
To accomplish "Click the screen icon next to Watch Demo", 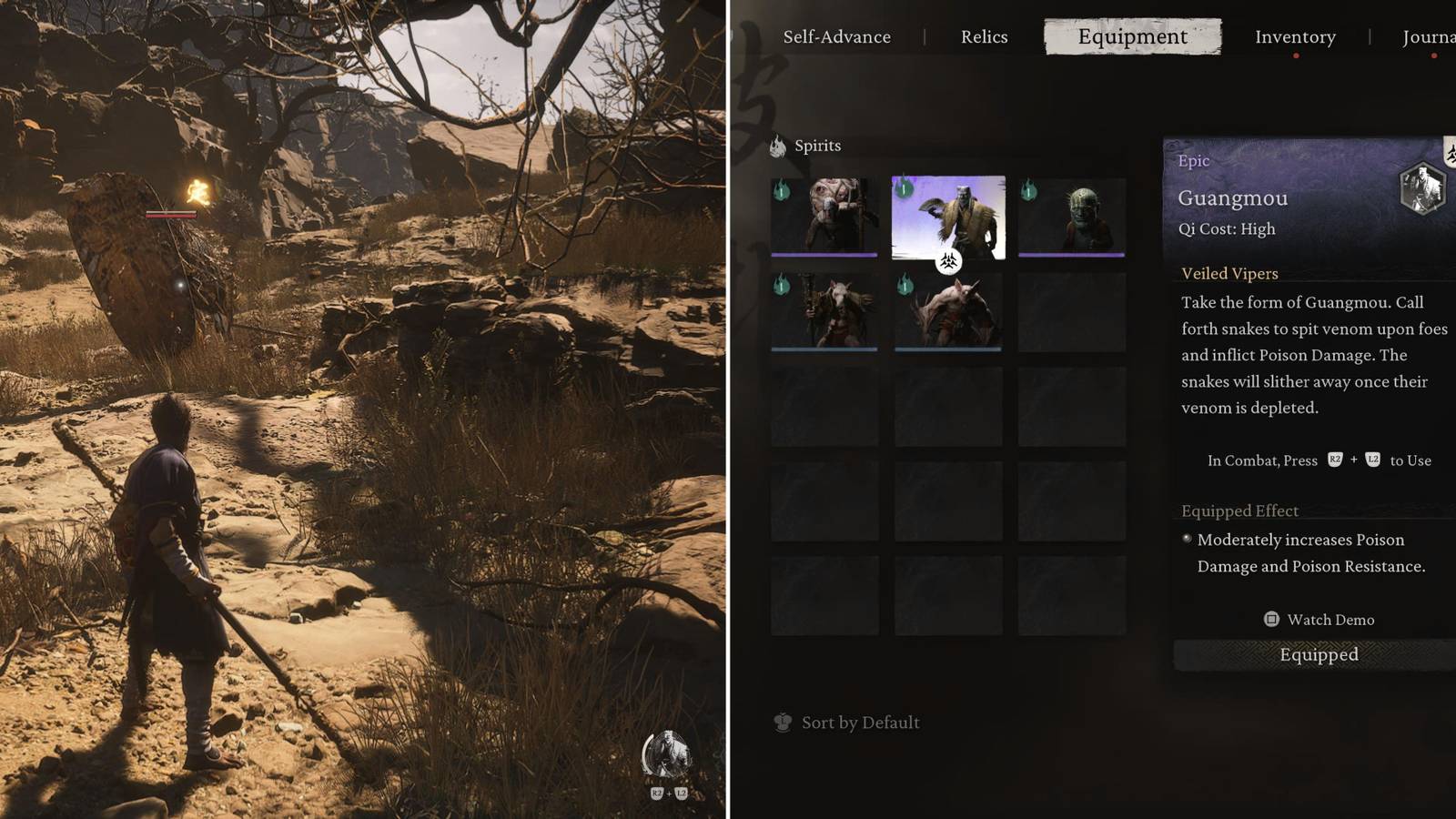I will [1270, 620].
